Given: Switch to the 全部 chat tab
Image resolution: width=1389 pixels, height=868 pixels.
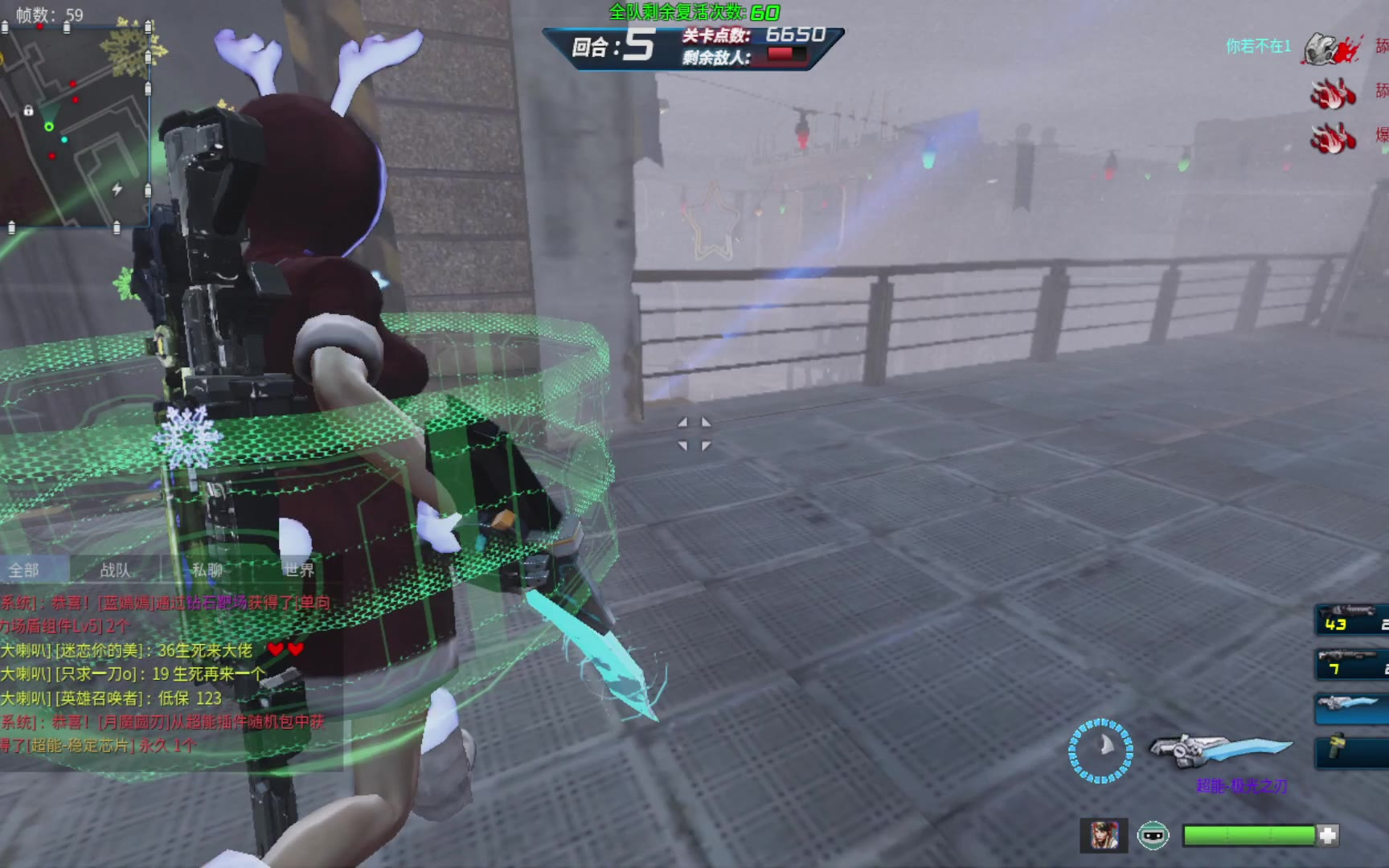Looking at the screenshot, I should 24,571.
